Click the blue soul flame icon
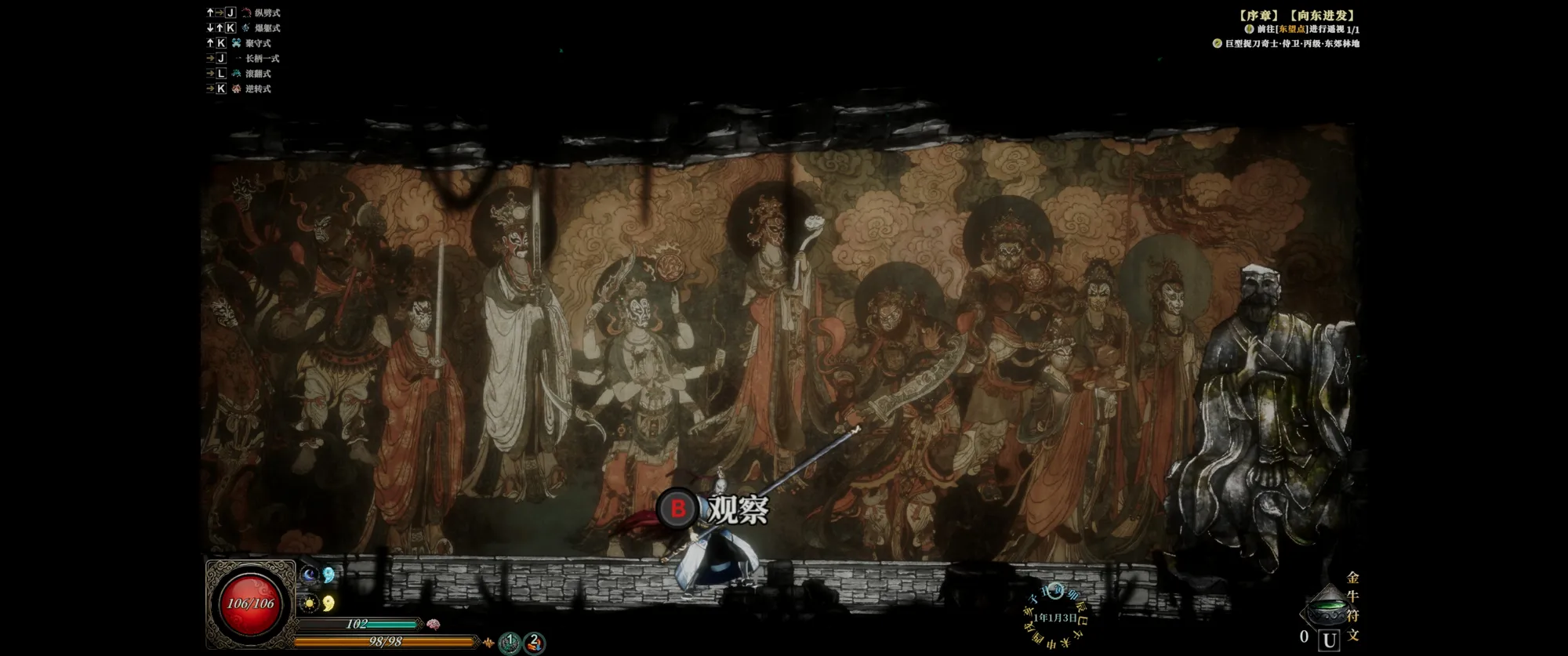This screenshot has width=1568, height=656. (329, 575)
